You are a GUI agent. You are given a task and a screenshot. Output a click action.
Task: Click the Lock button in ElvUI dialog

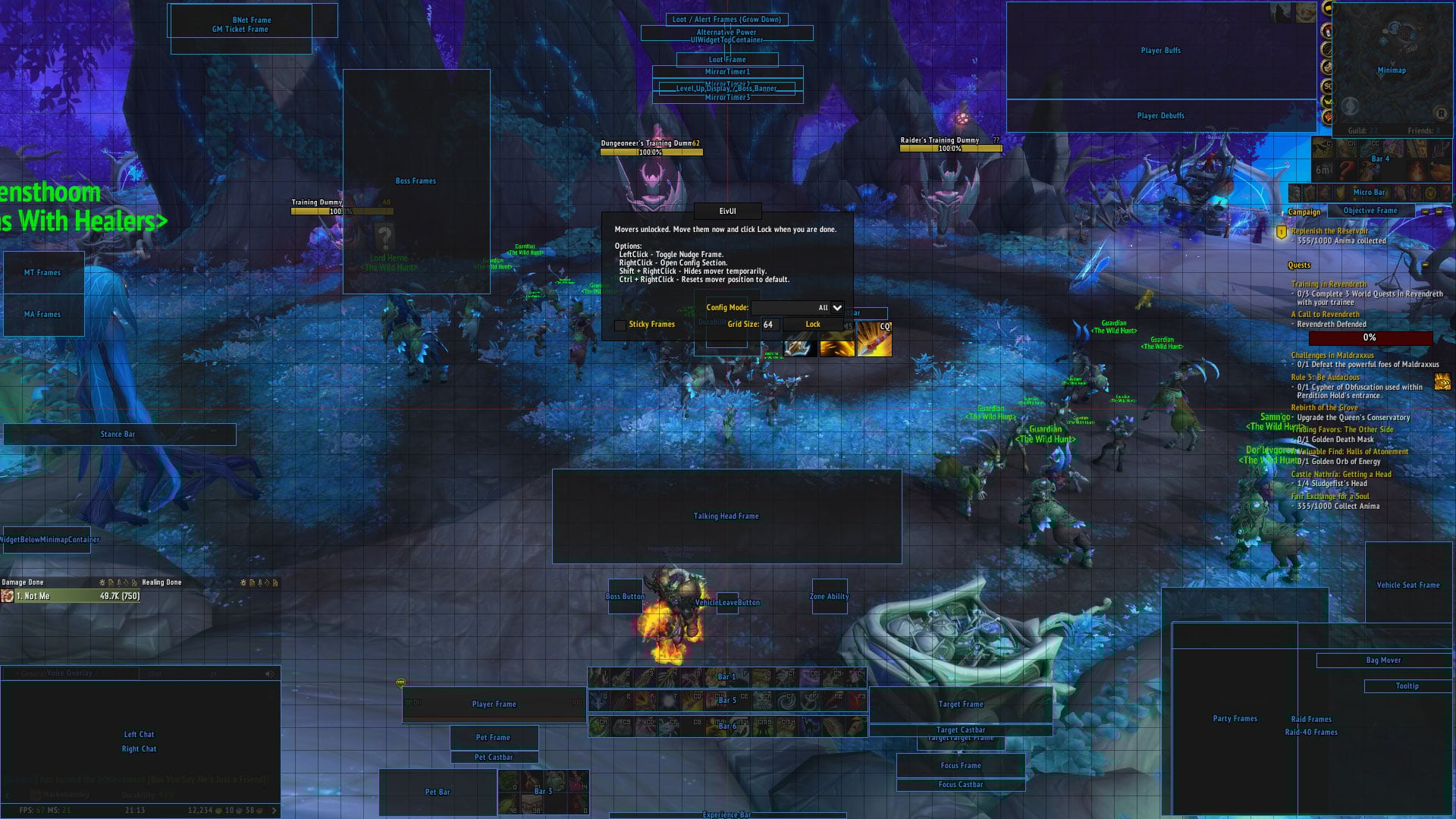812,325
